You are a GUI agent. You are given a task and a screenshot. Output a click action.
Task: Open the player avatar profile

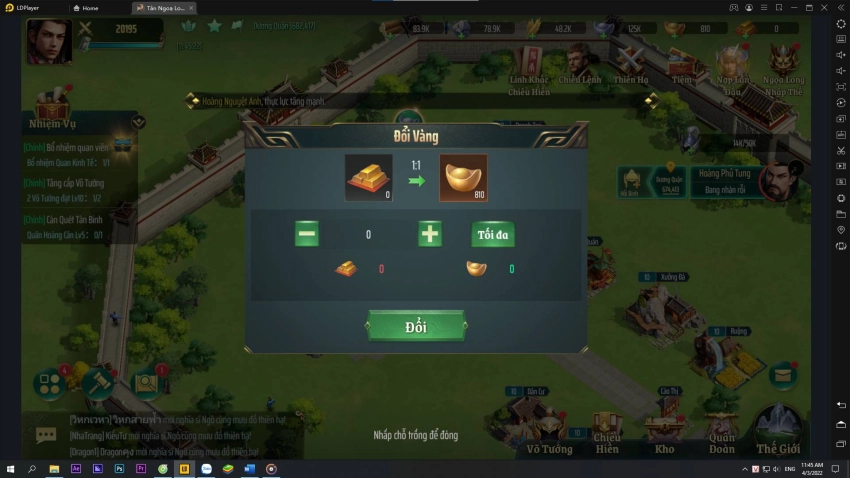pyautogui.click(x=48, y=41)
